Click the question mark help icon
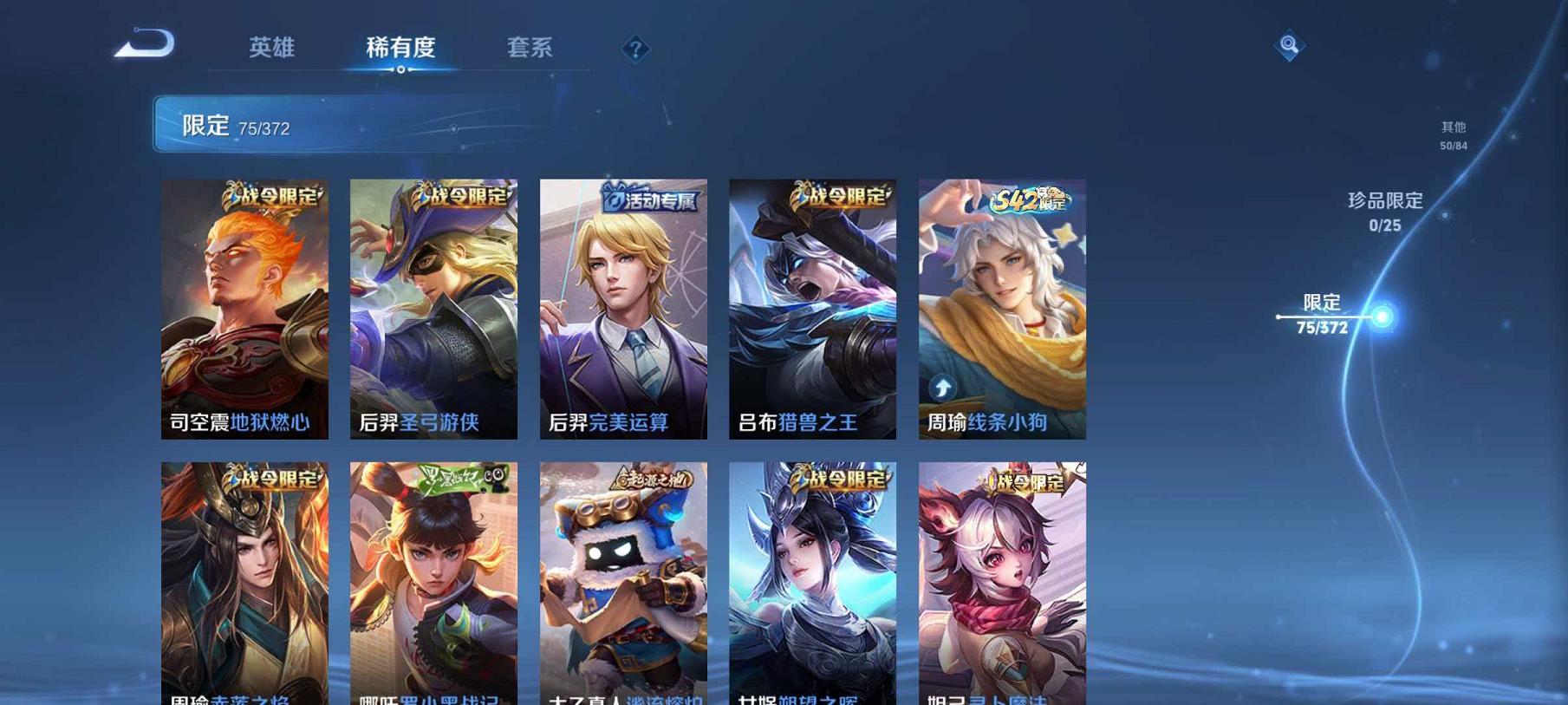This screenshot has width=1568, height=705. (635, 49)
